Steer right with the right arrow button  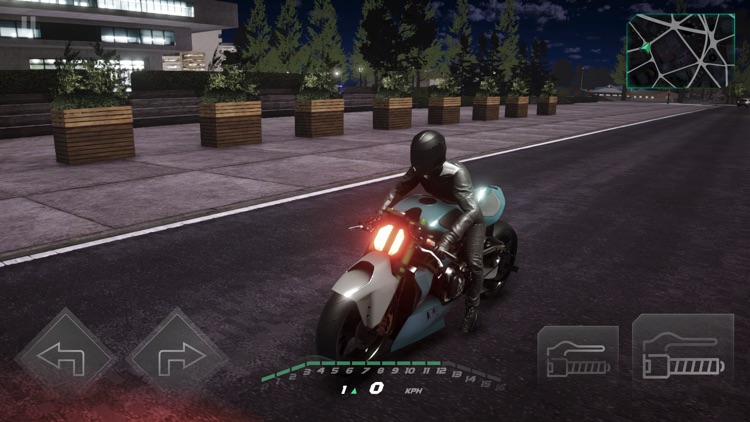(178, 355)
